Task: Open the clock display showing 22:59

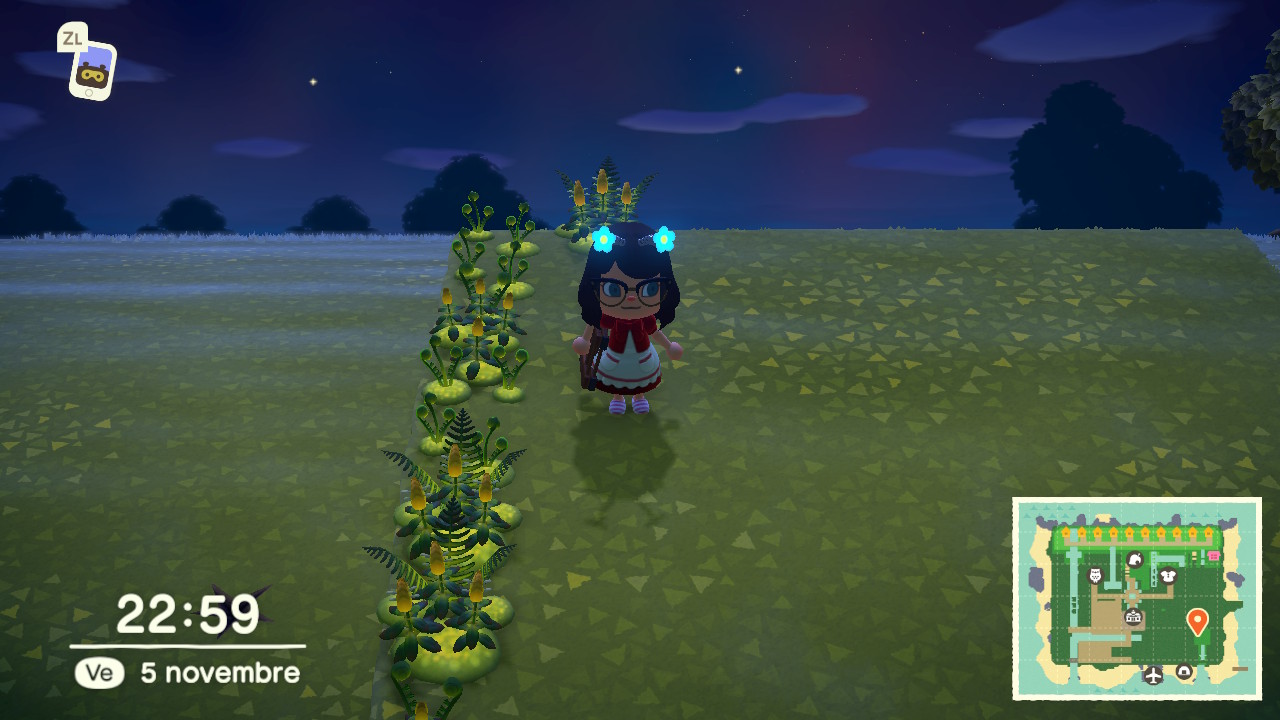Action: click(x=185, y=611)
